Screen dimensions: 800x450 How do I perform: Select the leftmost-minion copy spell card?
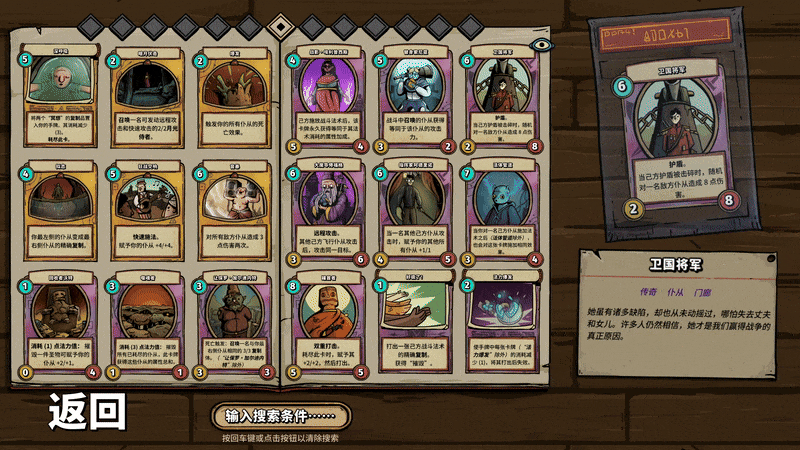58,214
